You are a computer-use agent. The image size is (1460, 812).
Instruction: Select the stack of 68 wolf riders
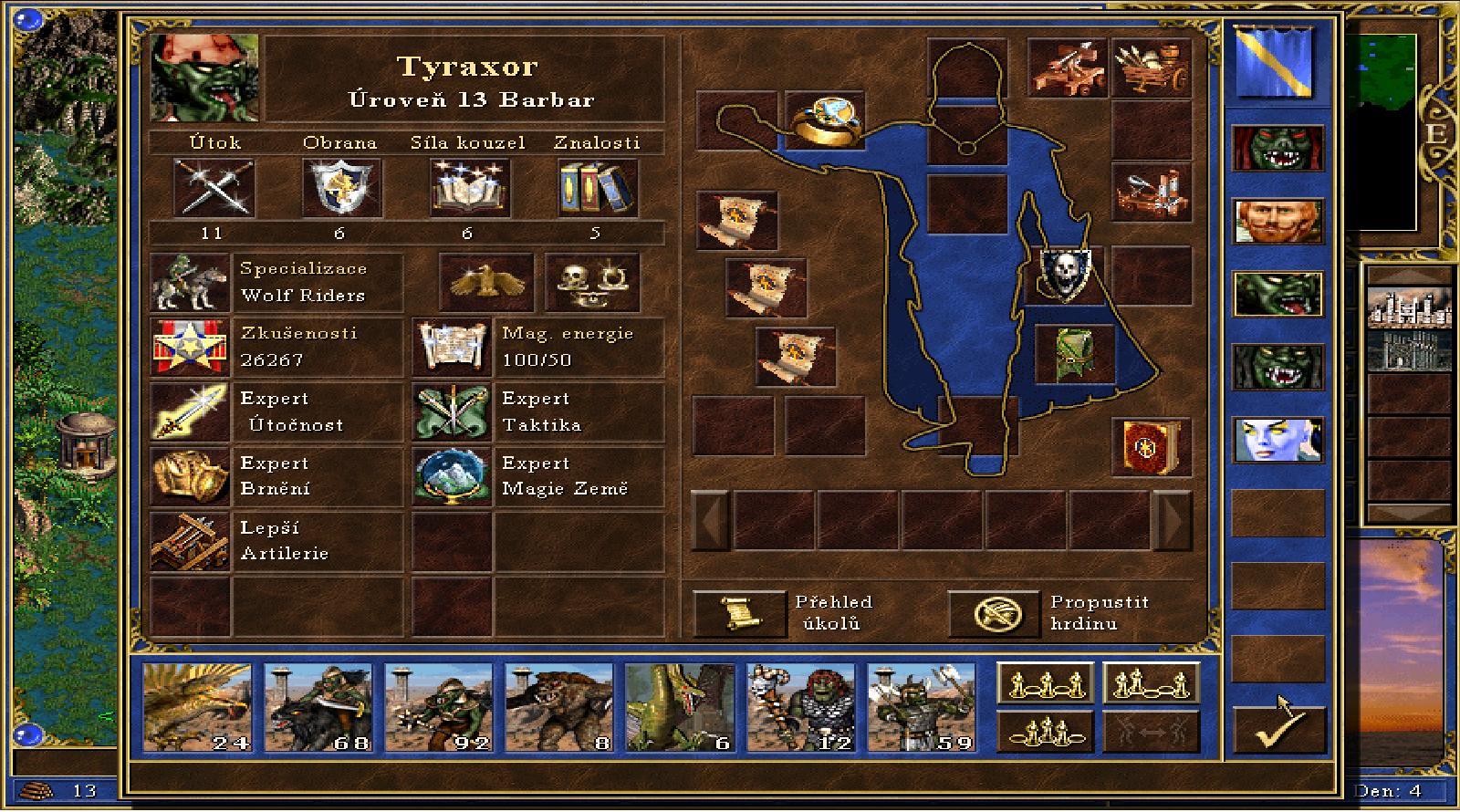(x=318, y=707)
